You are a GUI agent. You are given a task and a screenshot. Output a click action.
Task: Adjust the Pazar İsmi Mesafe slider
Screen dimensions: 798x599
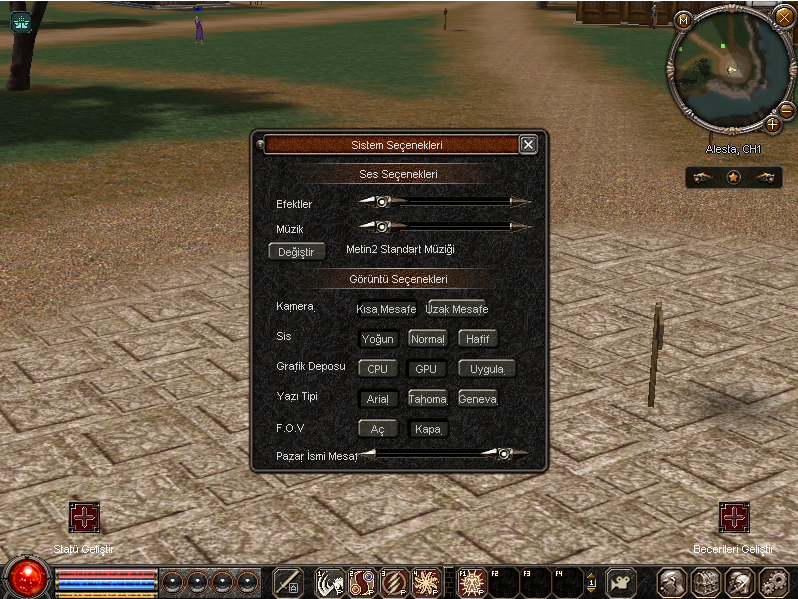tap(505, 454)
